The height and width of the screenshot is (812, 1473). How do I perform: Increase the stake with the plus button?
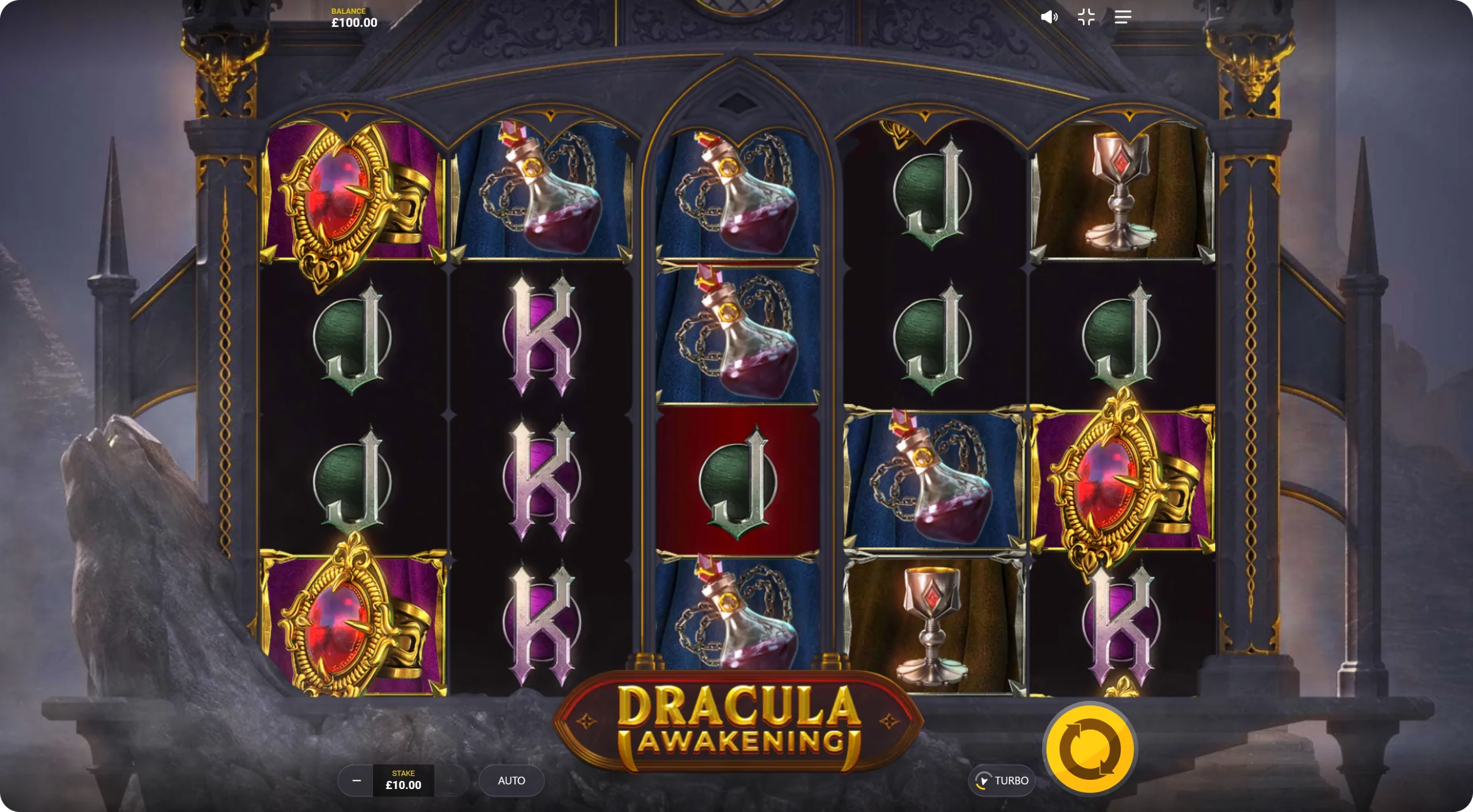451,780
